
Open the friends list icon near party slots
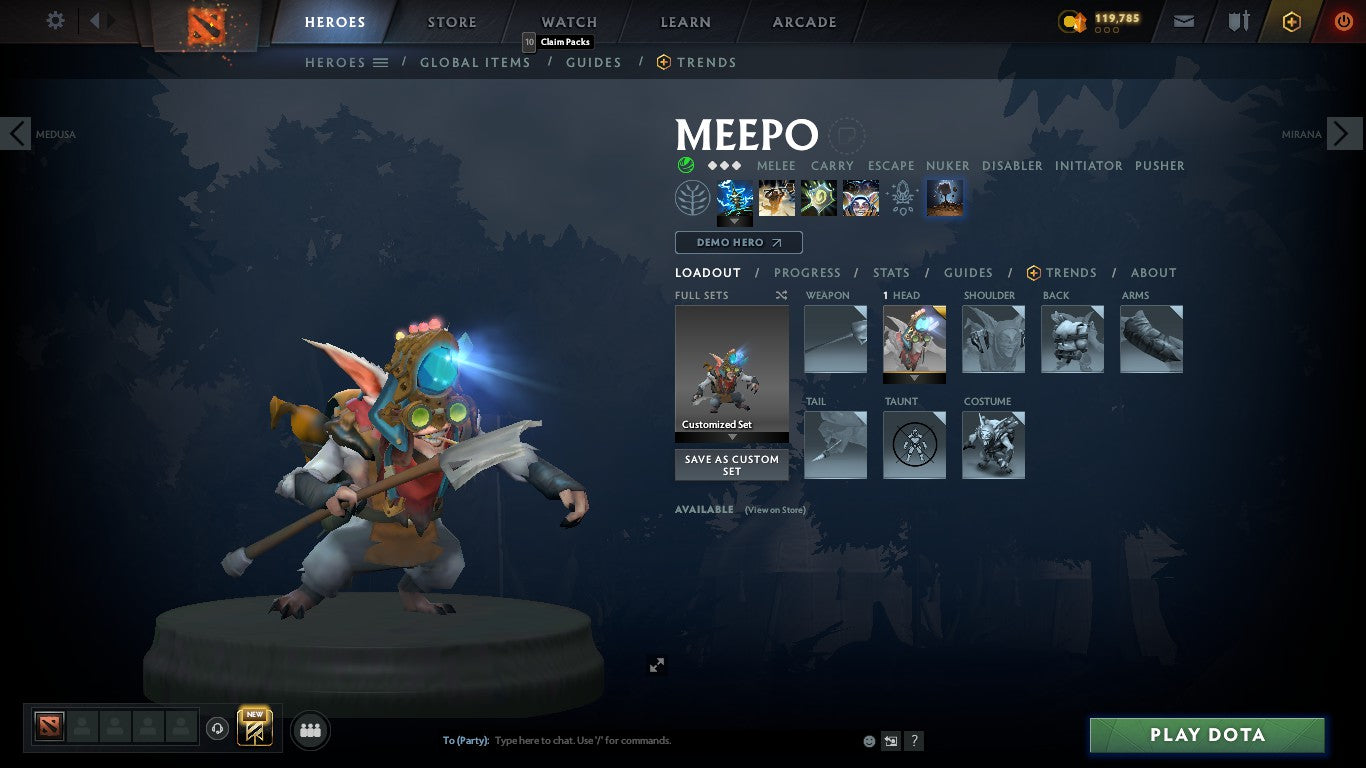tap(310, 730)
